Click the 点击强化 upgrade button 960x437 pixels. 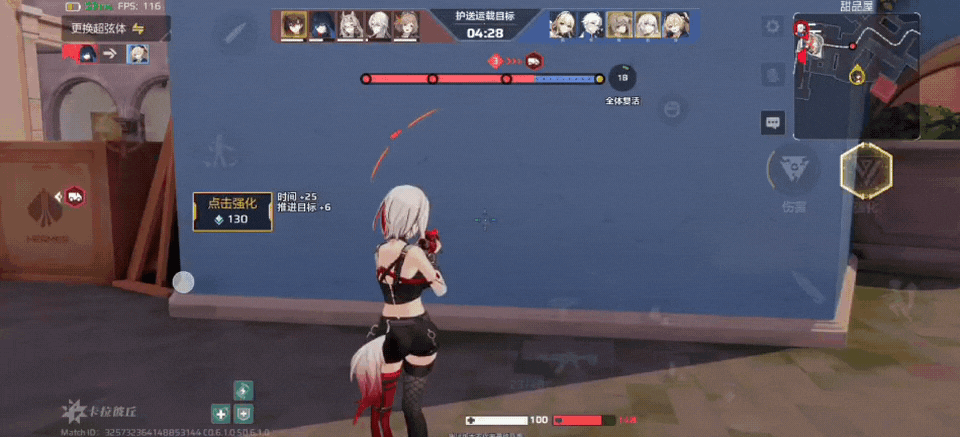point(232,211)
